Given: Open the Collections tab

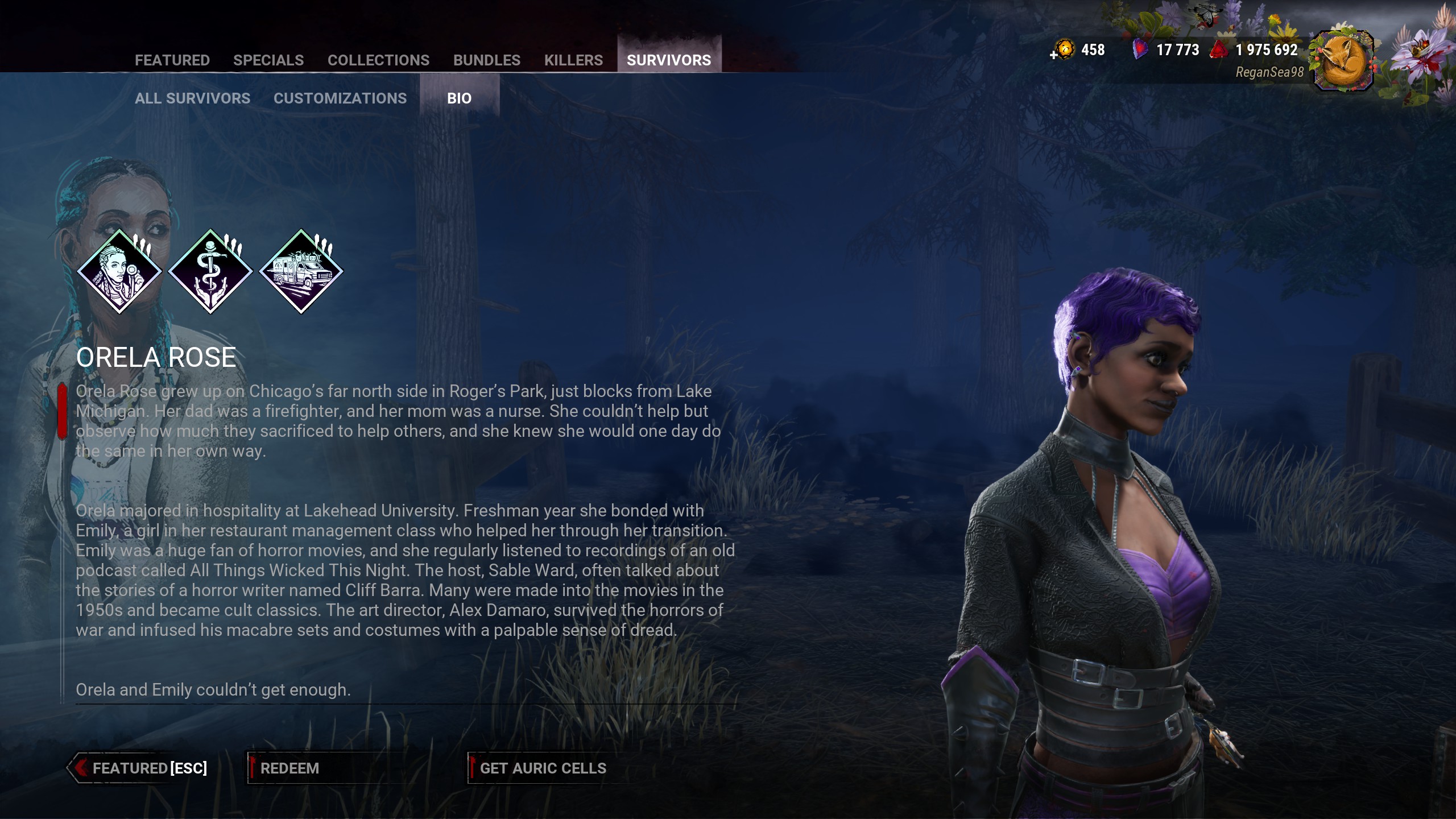Looking at the screenshot, I should tap(378, 60).
